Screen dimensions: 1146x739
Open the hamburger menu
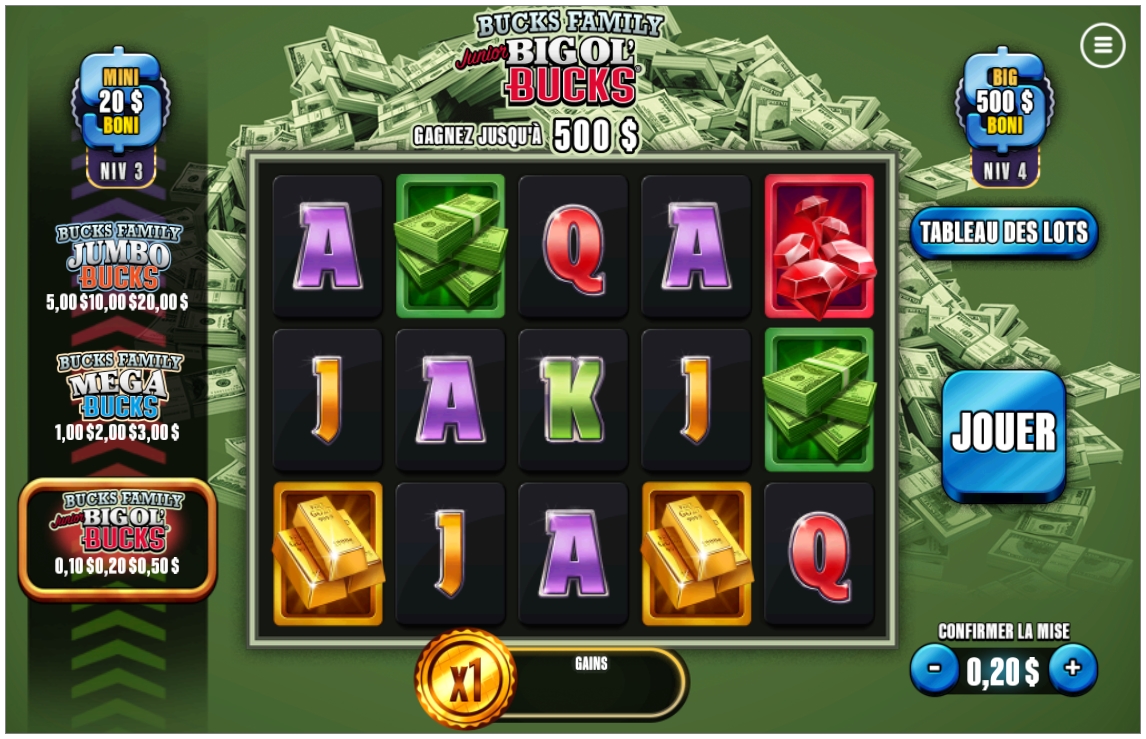point(1102,45)
